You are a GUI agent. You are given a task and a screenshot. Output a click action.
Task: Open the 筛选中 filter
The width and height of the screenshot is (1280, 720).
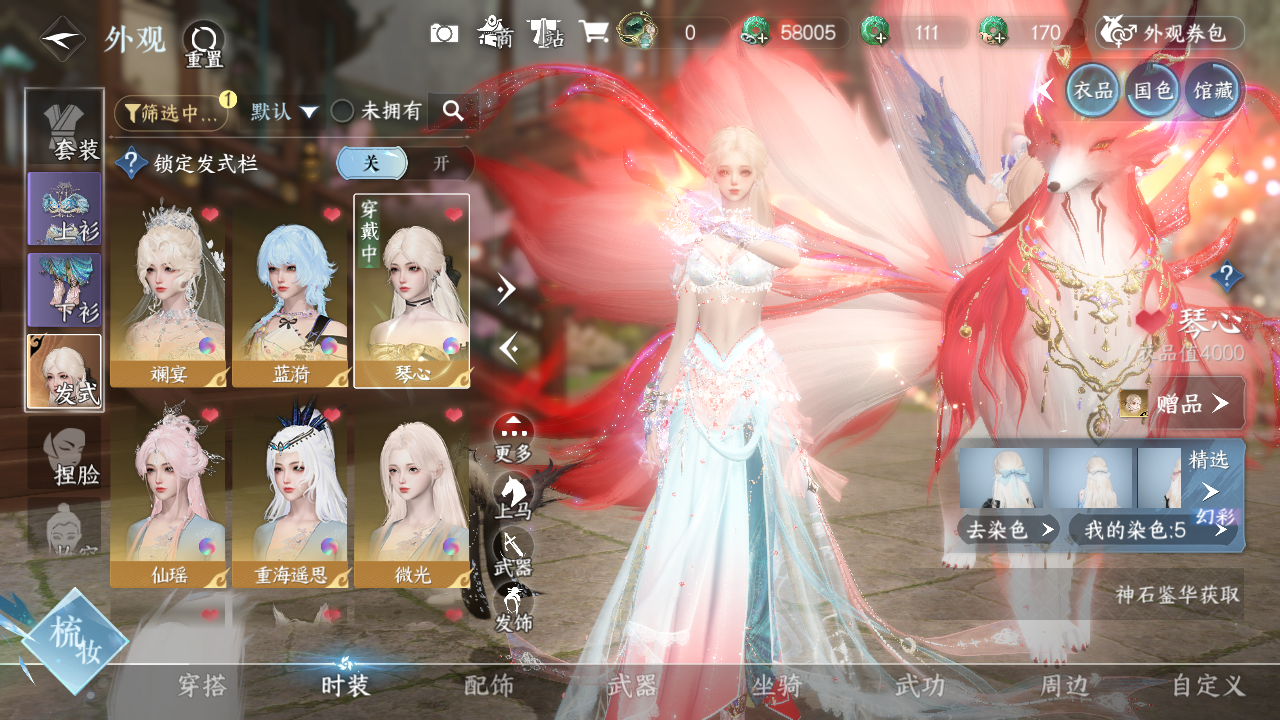click(171, 113)
